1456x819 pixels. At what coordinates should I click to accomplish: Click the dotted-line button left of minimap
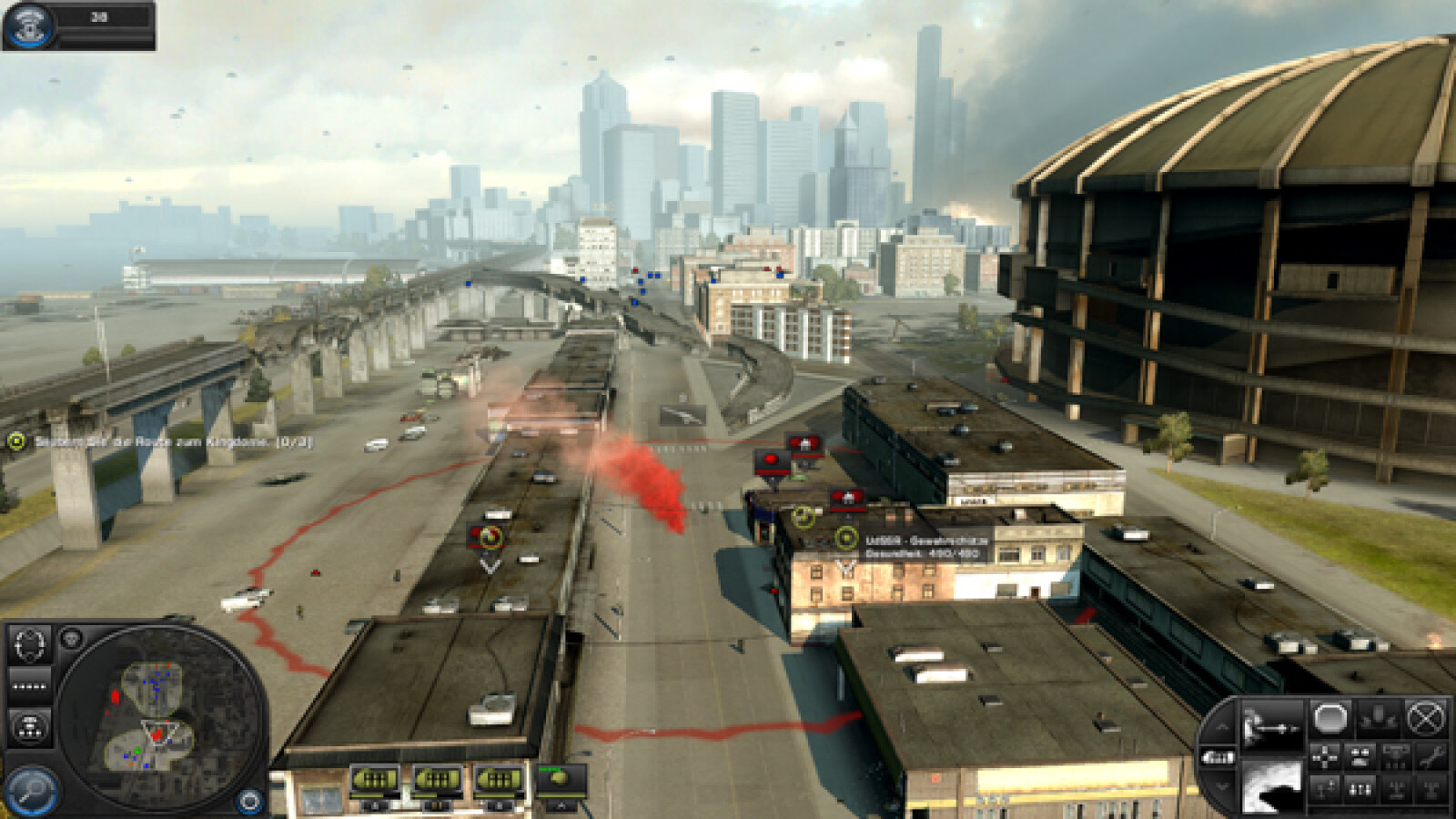[x=30, y=686]
